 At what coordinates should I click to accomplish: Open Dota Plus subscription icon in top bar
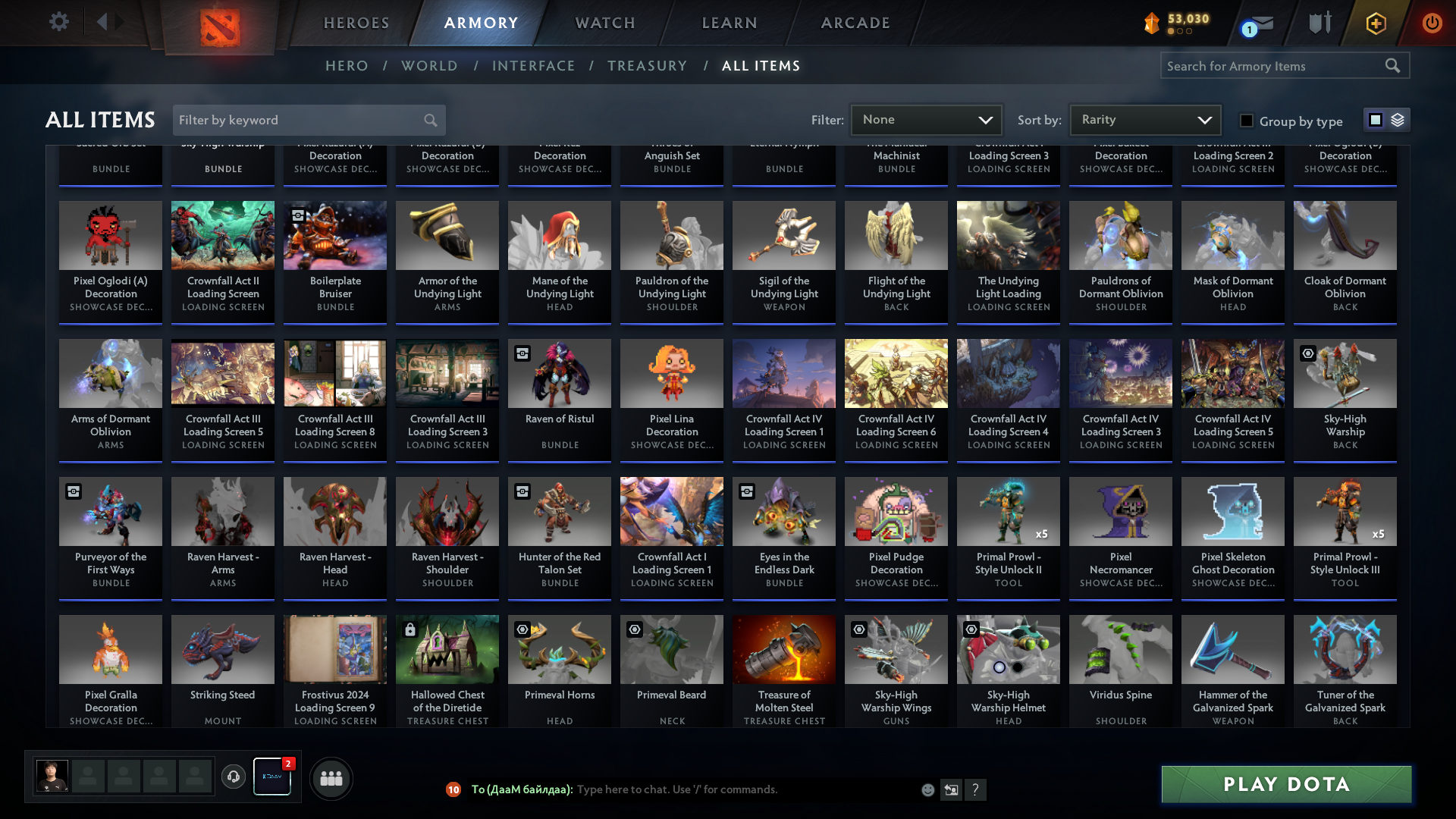click(1375, 23)
